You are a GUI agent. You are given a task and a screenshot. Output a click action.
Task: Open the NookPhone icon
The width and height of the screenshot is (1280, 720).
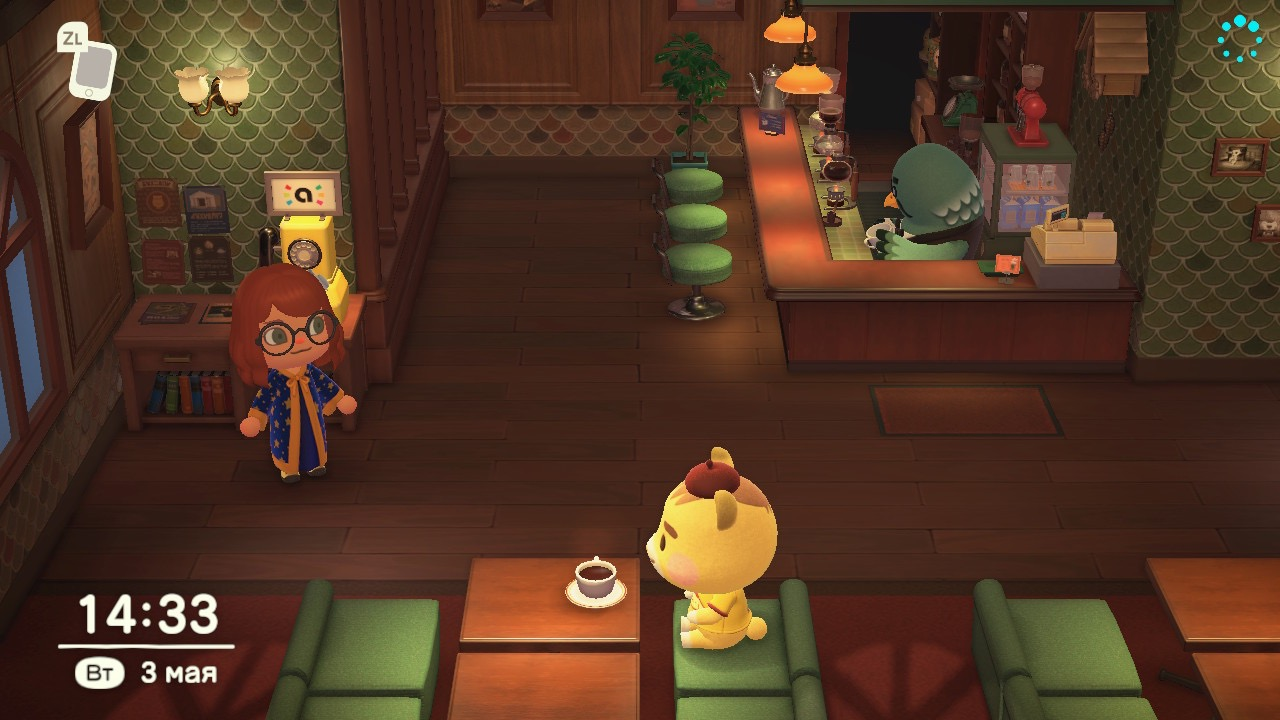pos(91,68)
